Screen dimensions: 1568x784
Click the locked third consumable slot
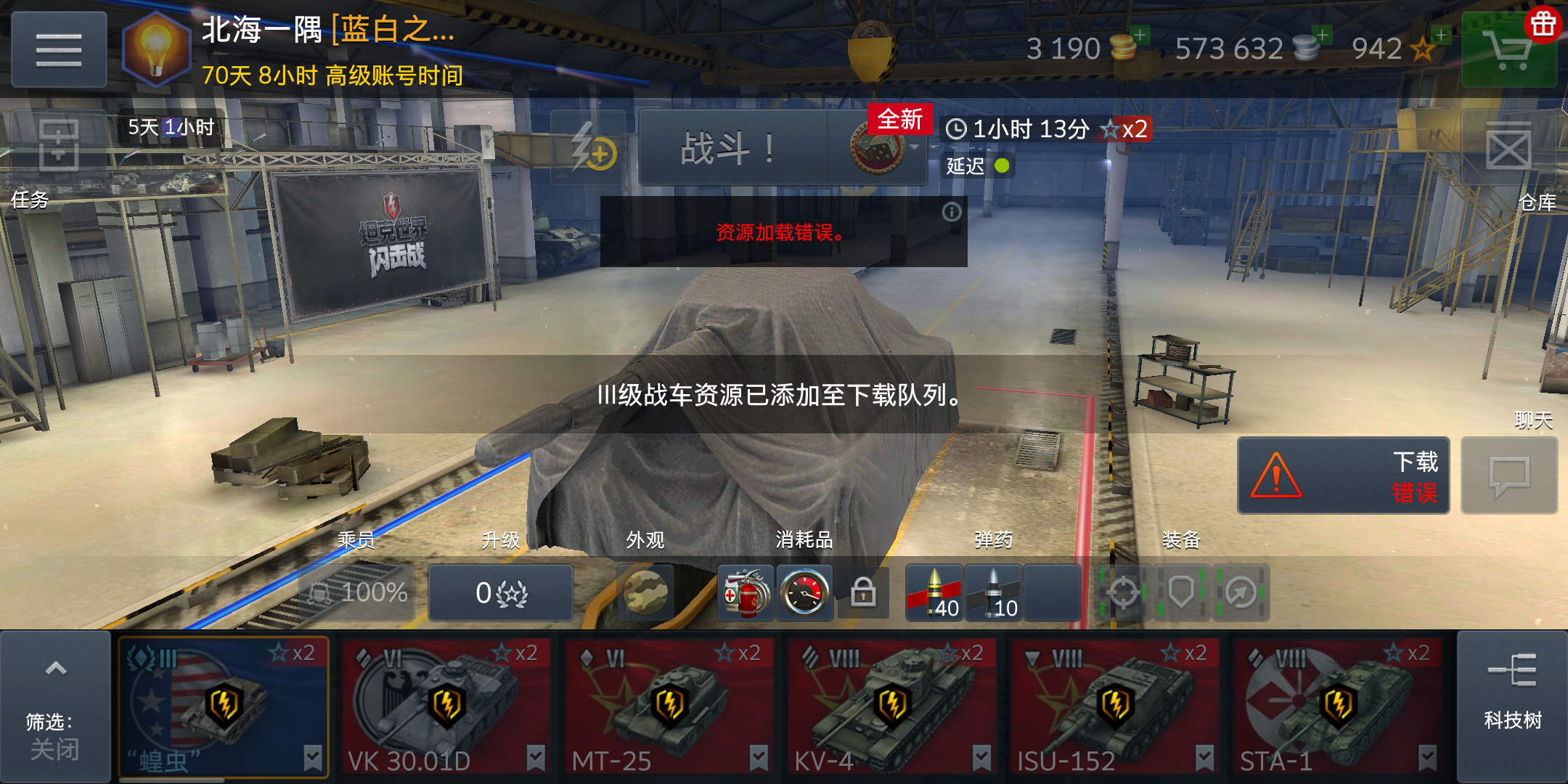pos(865,593)
